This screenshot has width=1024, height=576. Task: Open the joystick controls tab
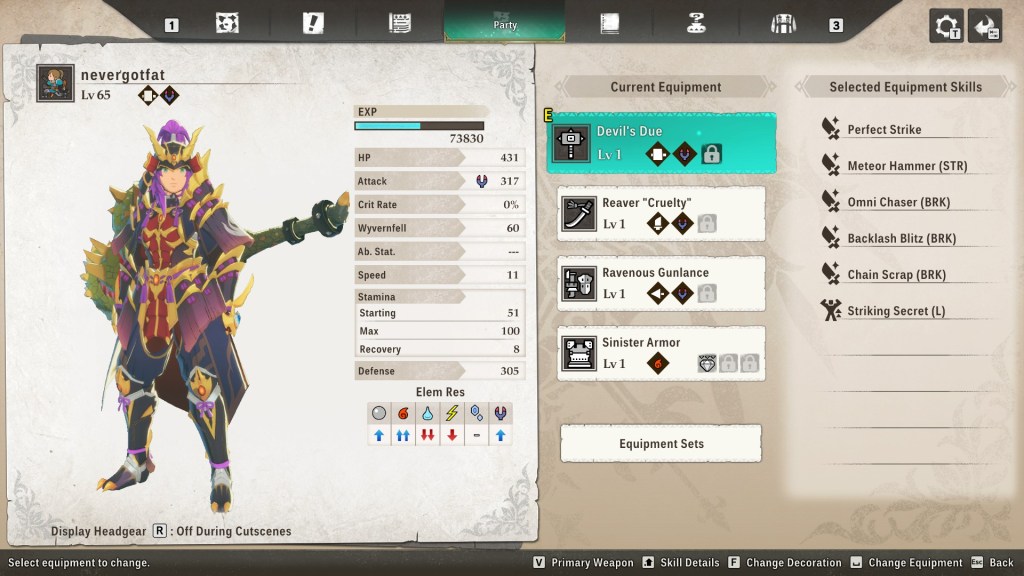pyautogui.click(x=697, y=23)
